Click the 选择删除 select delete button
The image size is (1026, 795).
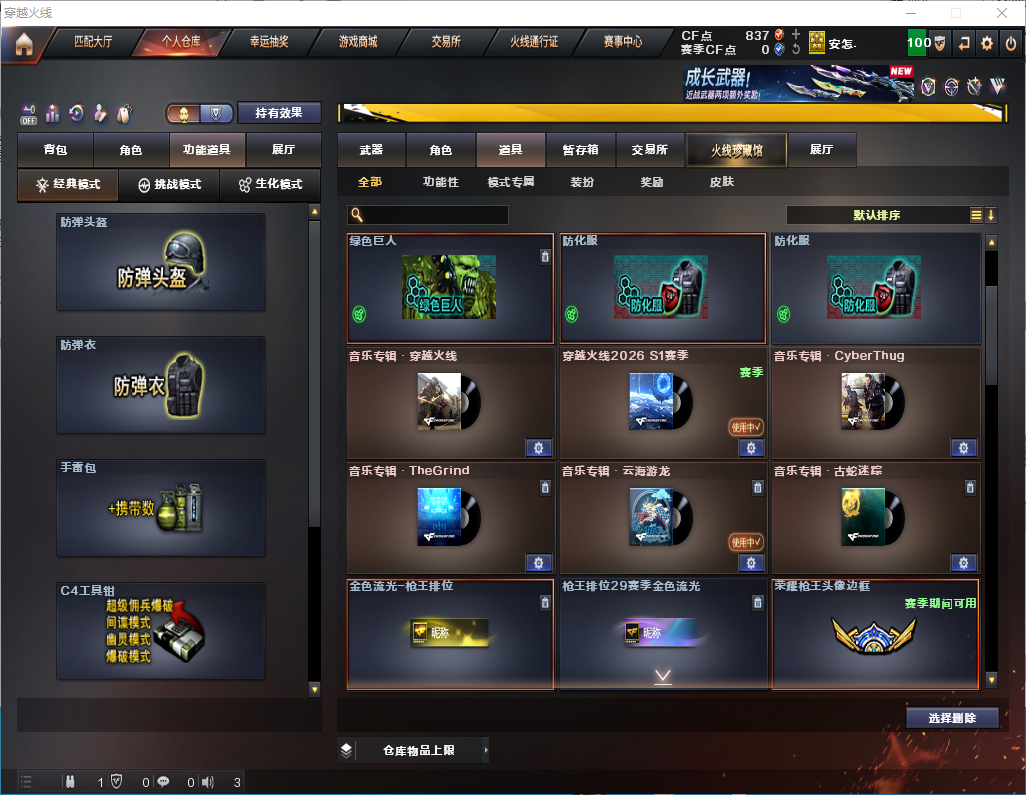point(952,718)
